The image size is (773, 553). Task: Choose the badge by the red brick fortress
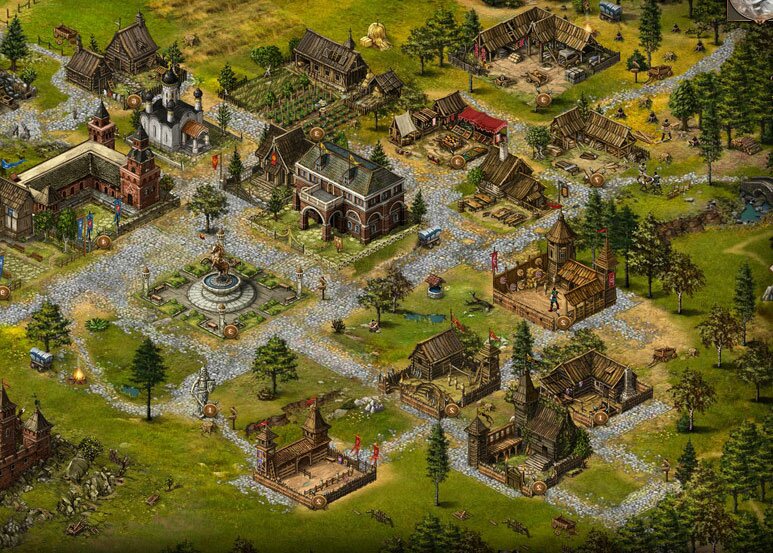103,241
